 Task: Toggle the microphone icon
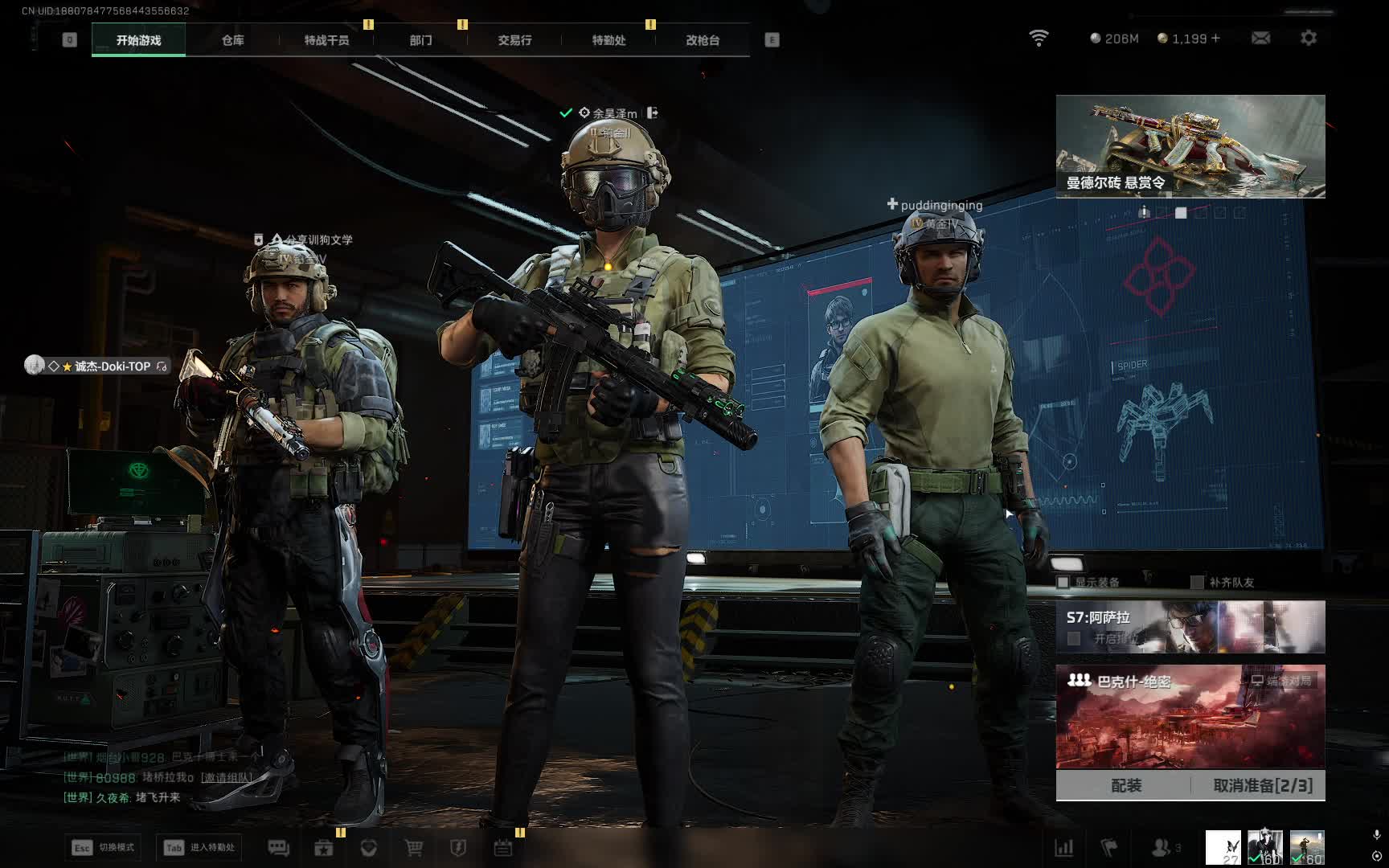point(1376,836)
